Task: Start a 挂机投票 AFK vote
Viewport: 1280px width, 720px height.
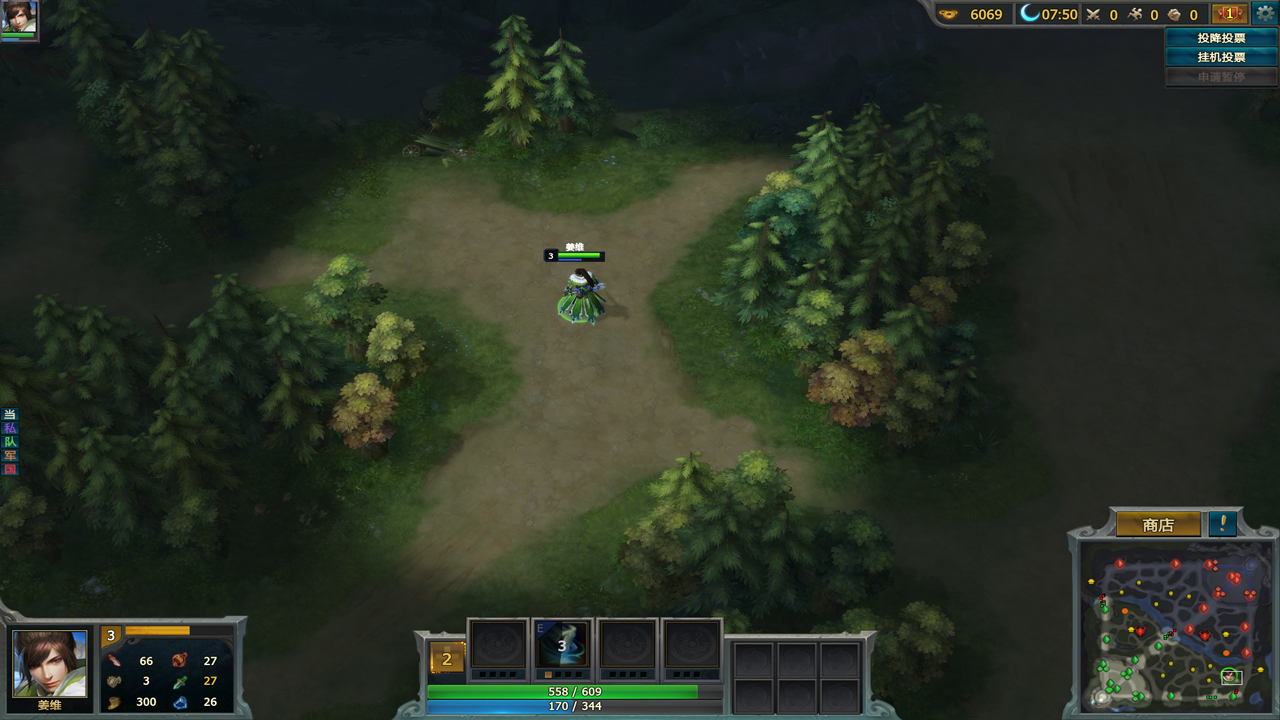Action: click(x=1221, y=57)
